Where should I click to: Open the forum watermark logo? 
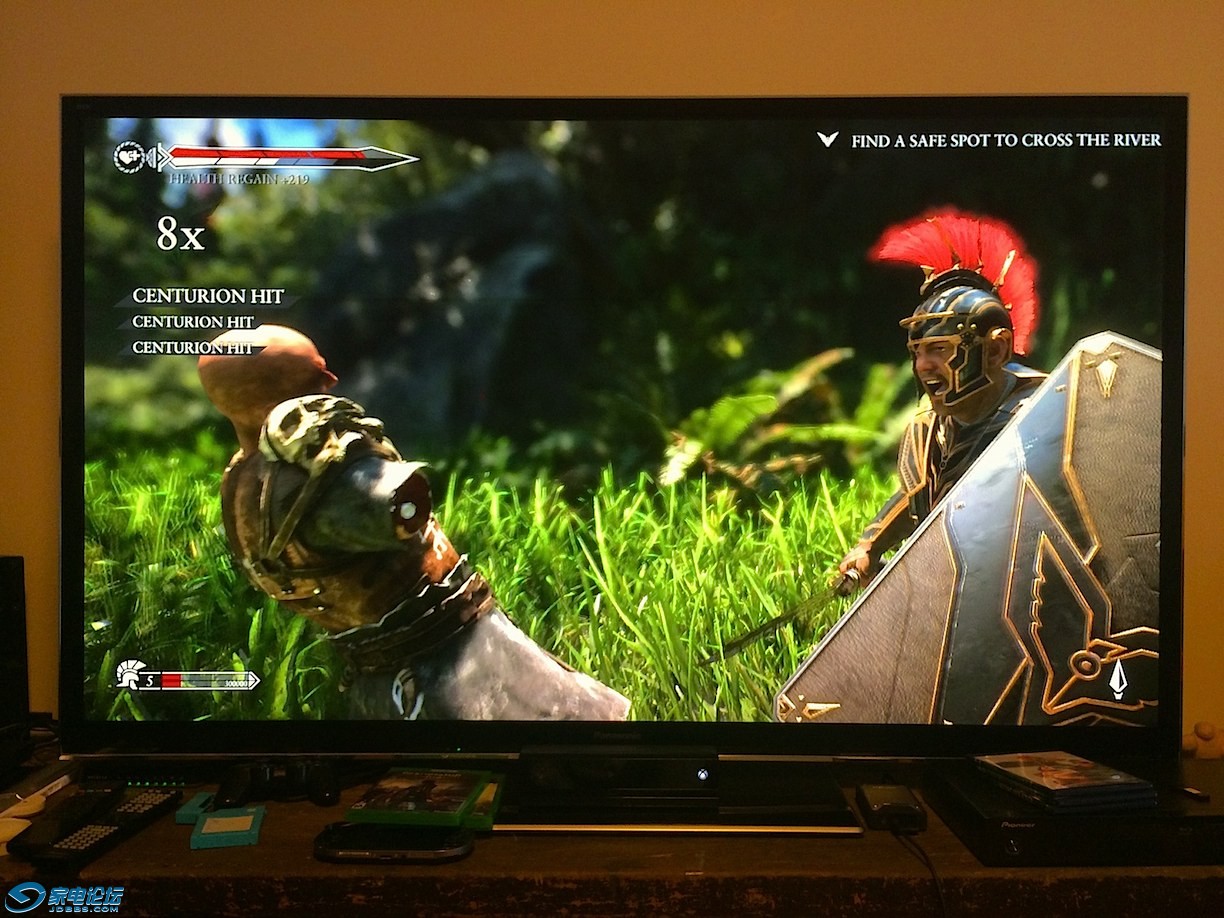(x=63, y=897)
